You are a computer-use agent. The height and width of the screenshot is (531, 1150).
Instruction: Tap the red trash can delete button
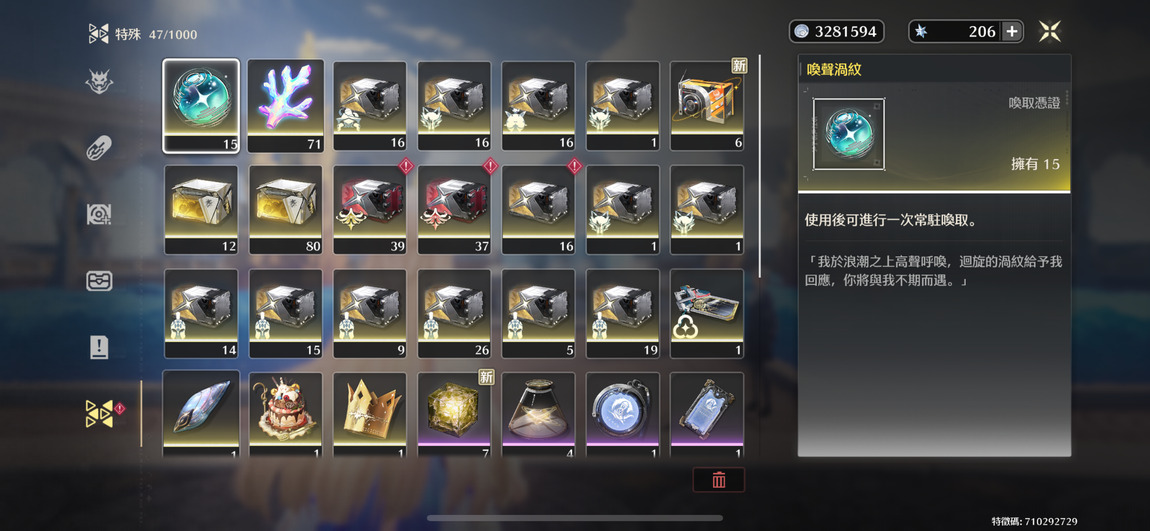(718, 480)
